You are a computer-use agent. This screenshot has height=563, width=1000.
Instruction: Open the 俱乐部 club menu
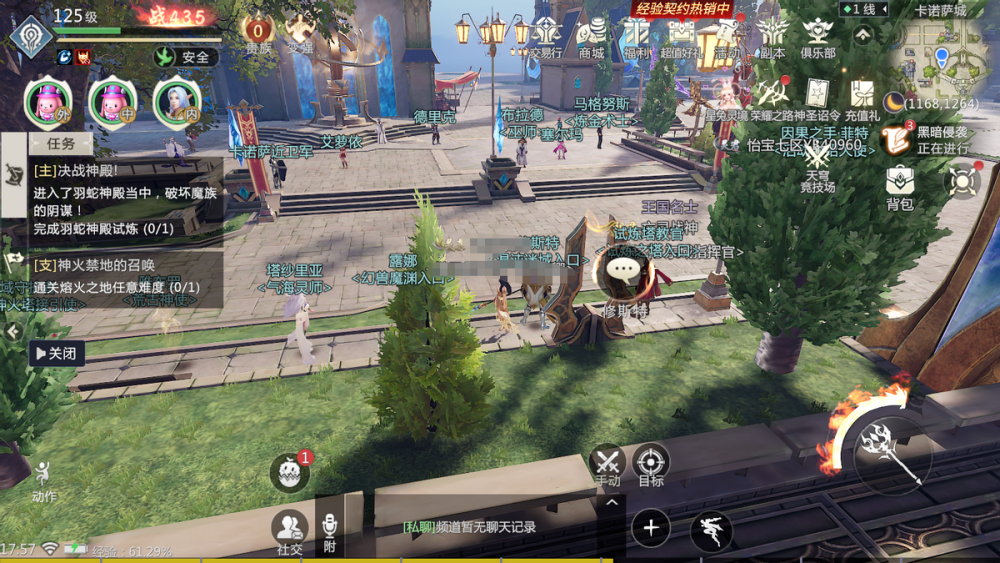(x=818, y=35)
